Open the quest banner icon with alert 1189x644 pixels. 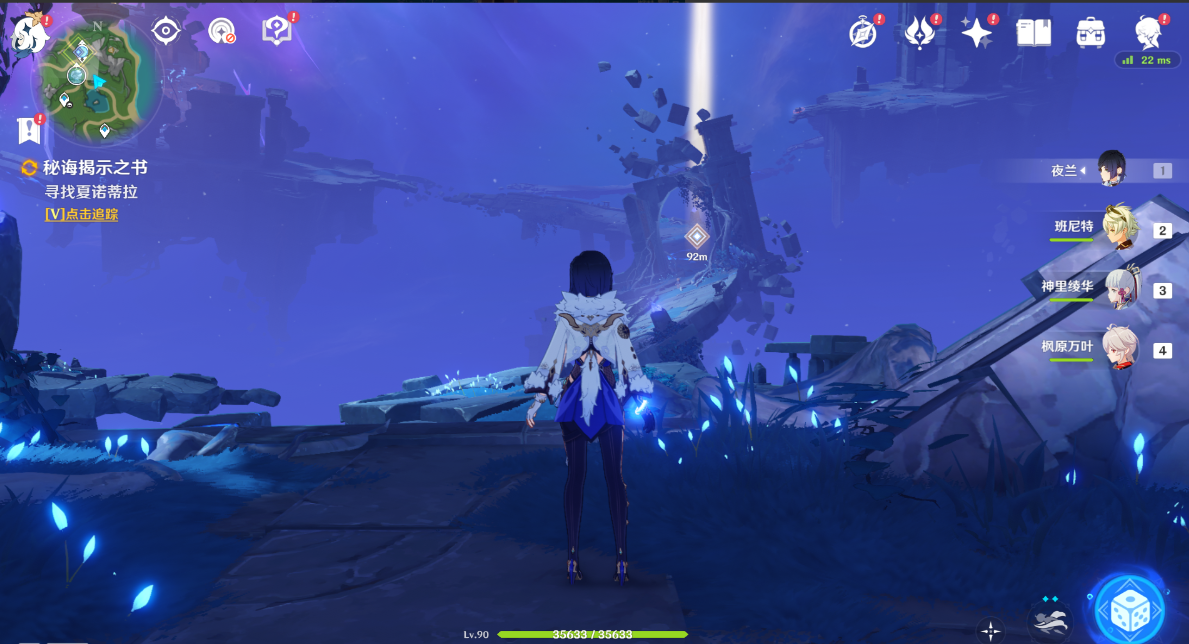pos(29,130)
